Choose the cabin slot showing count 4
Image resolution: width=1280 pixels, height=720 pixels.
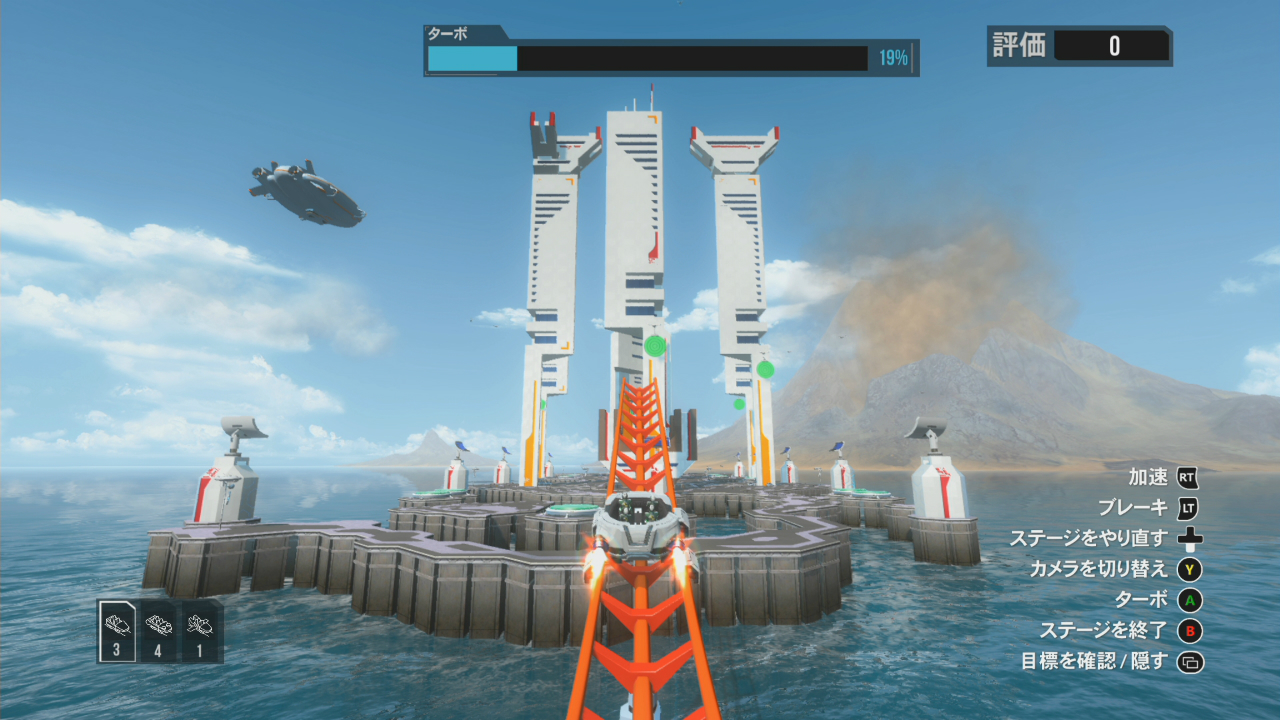[159, 631]
